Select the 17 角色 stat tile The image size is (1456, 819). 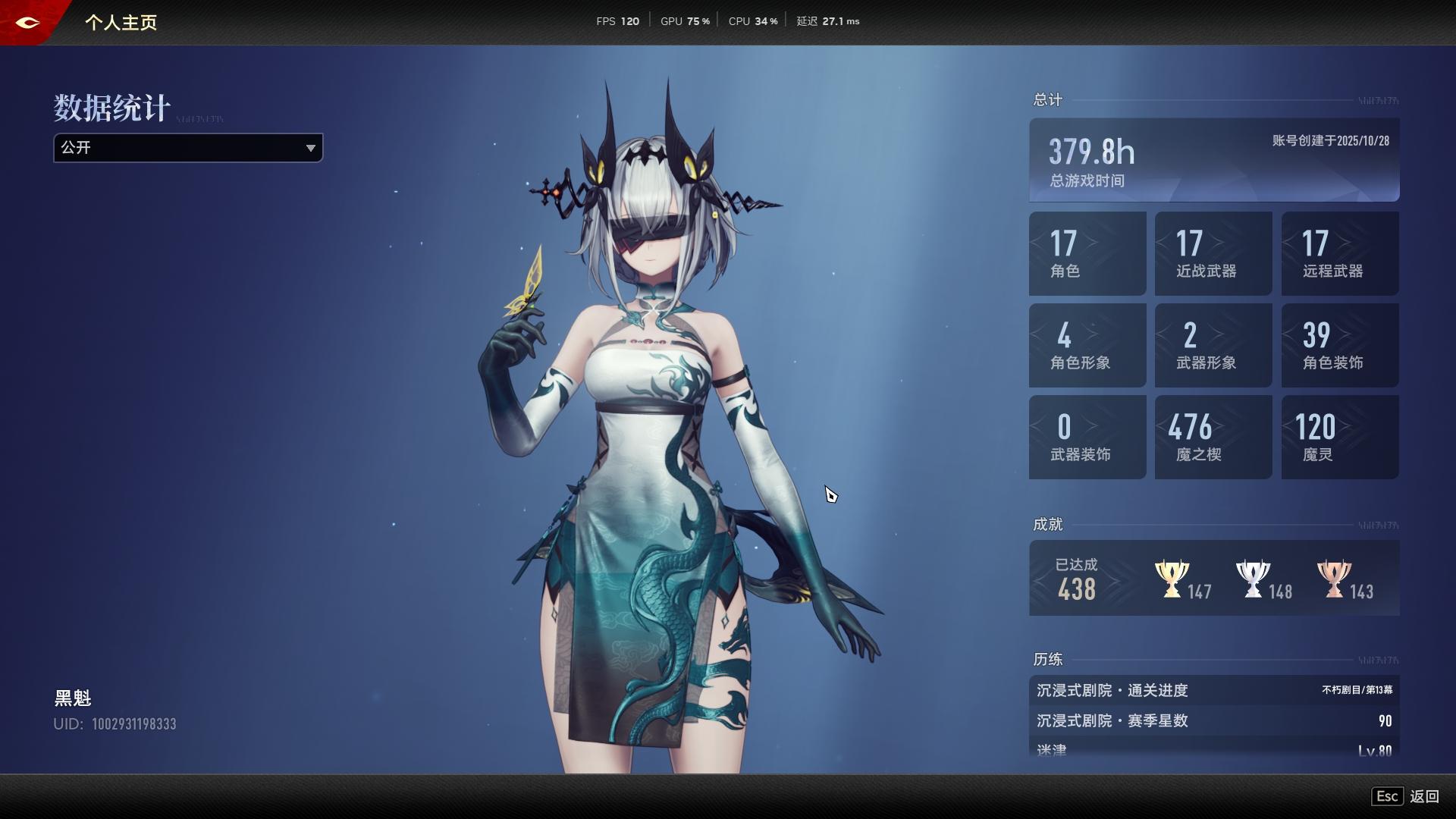tap(1087, 253)
